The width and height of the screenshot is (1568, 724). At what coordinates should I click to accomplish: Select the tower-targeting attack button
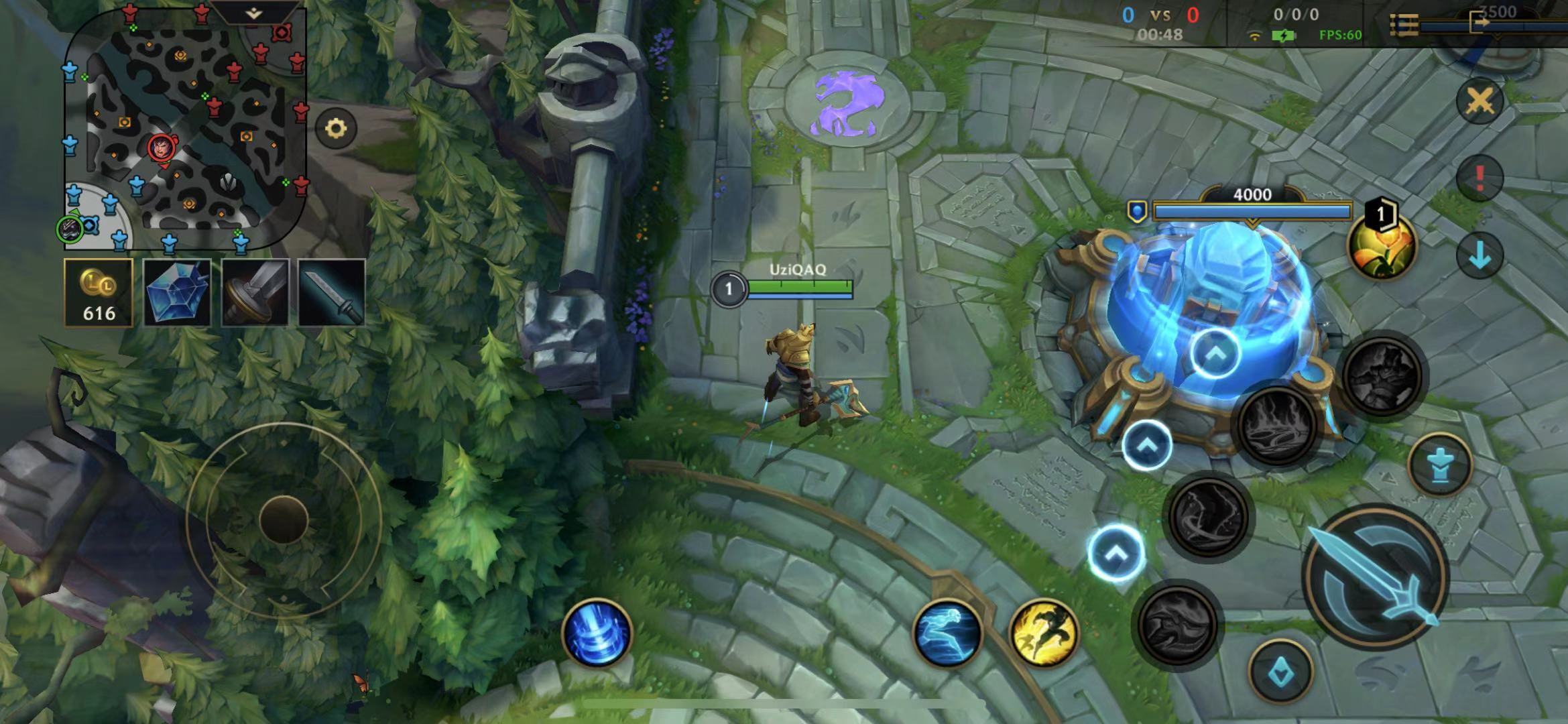(x=1440, y=465)
